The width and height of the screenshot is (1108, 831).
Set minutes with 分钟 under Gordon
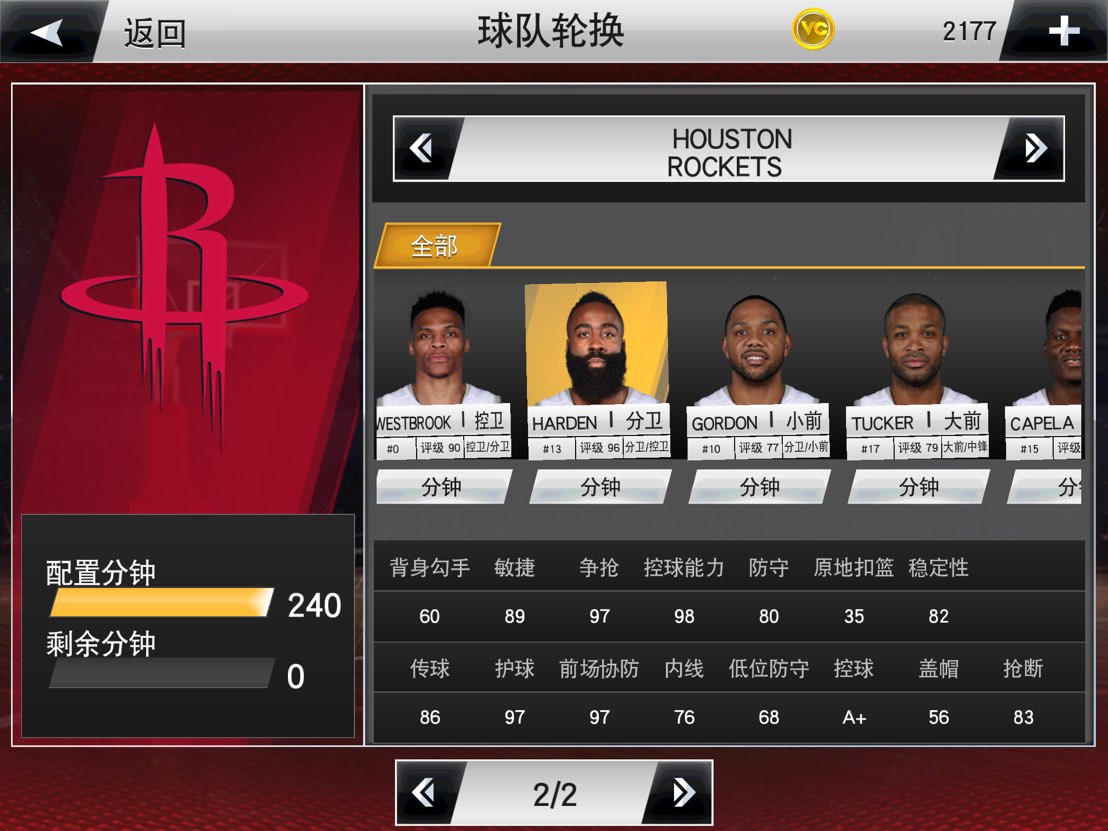click(x=759, y=487)
